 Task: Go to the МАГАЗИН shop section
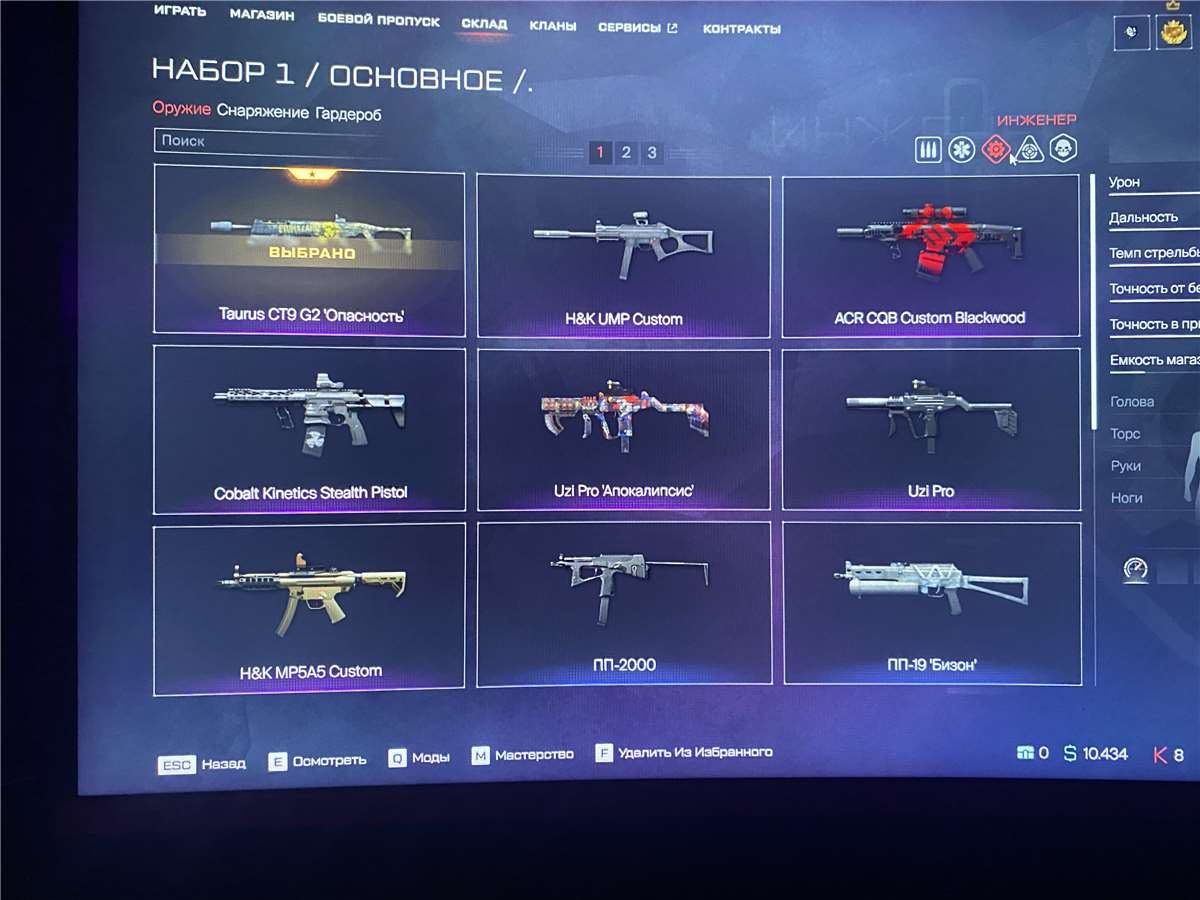coord(261,14)
